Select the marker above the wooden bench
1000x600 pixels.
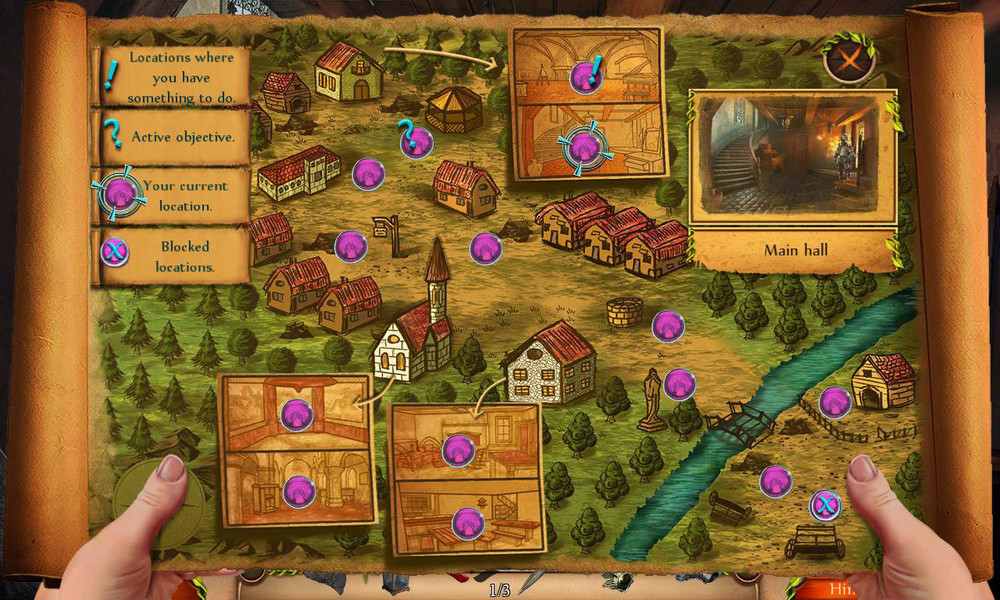click(x=775, y=481)
